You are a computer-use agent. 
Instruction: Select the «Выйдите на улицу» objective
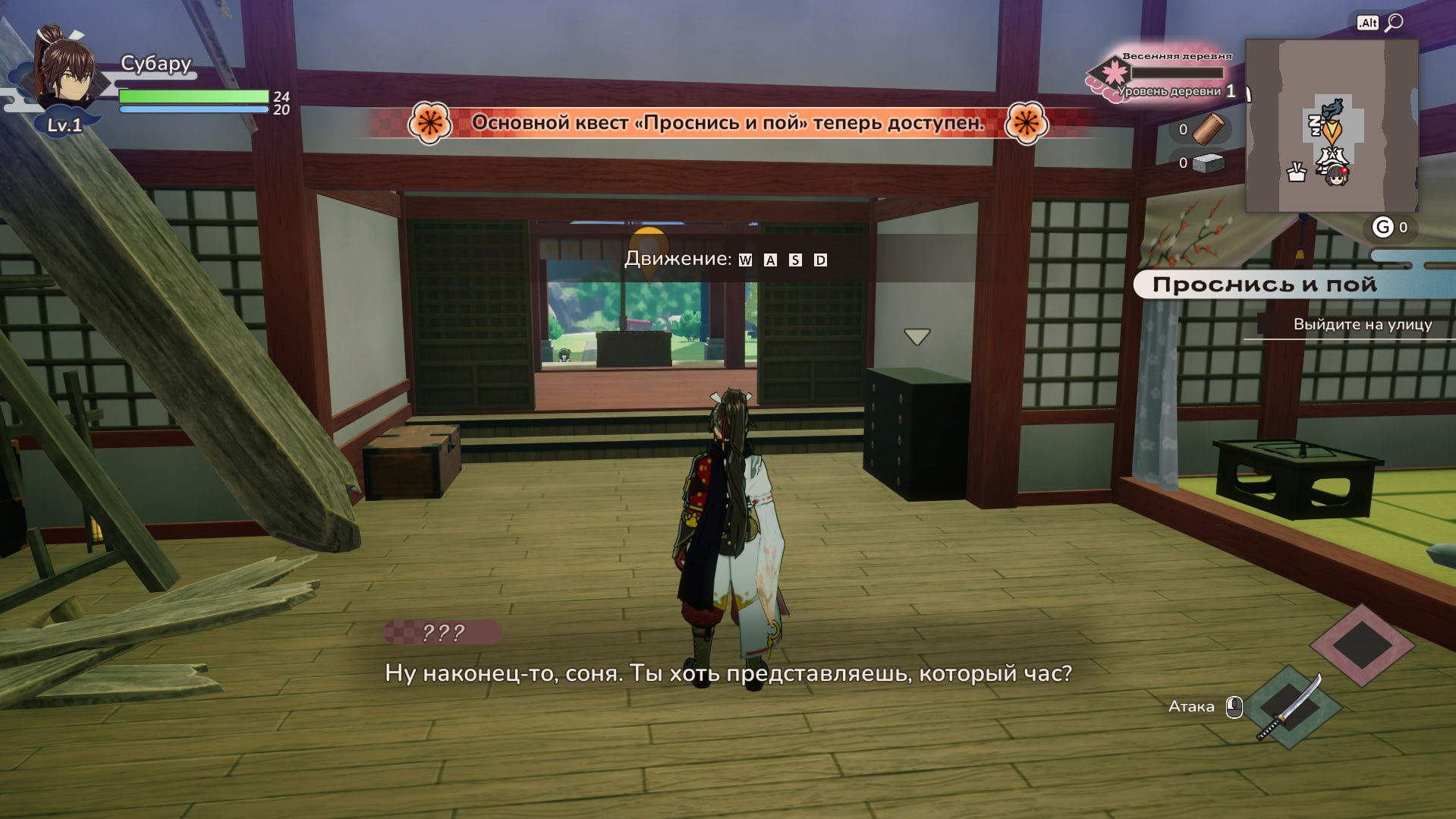[x=1362, y=325]
